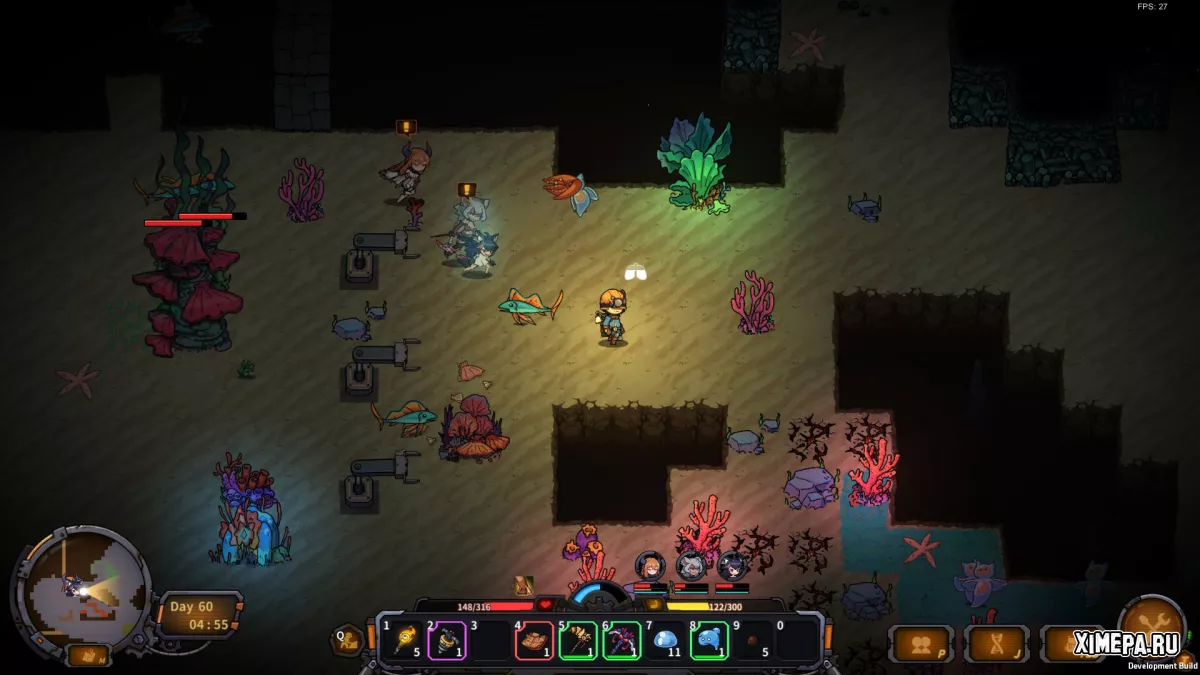Select the dark mech weapon in slot 6
Image resolution: width=1200 pixels, height=675 pixels.
(x=621, y=640)
